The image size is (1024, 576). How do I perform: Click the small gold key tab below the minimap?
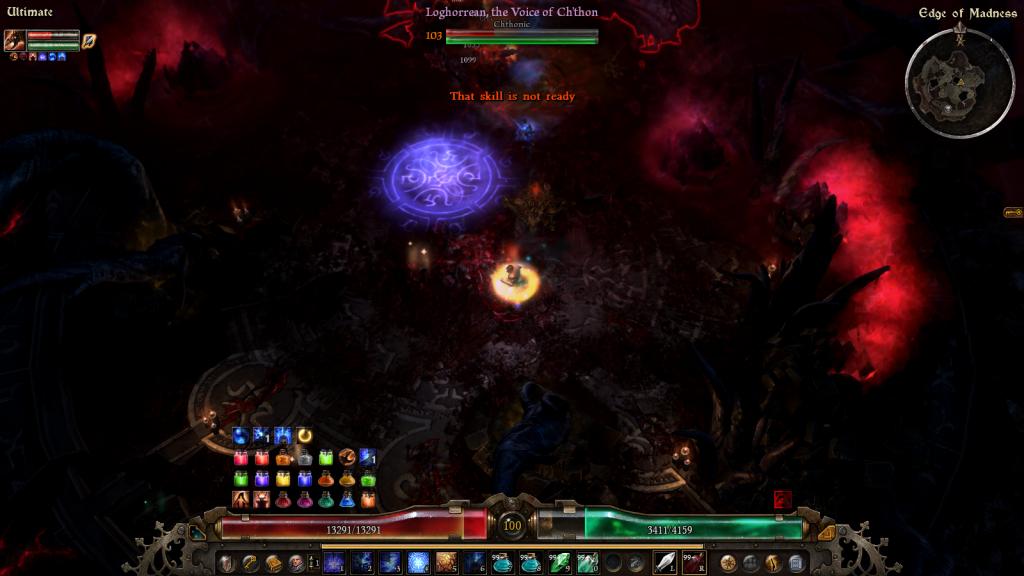[x=1012, y=213]
